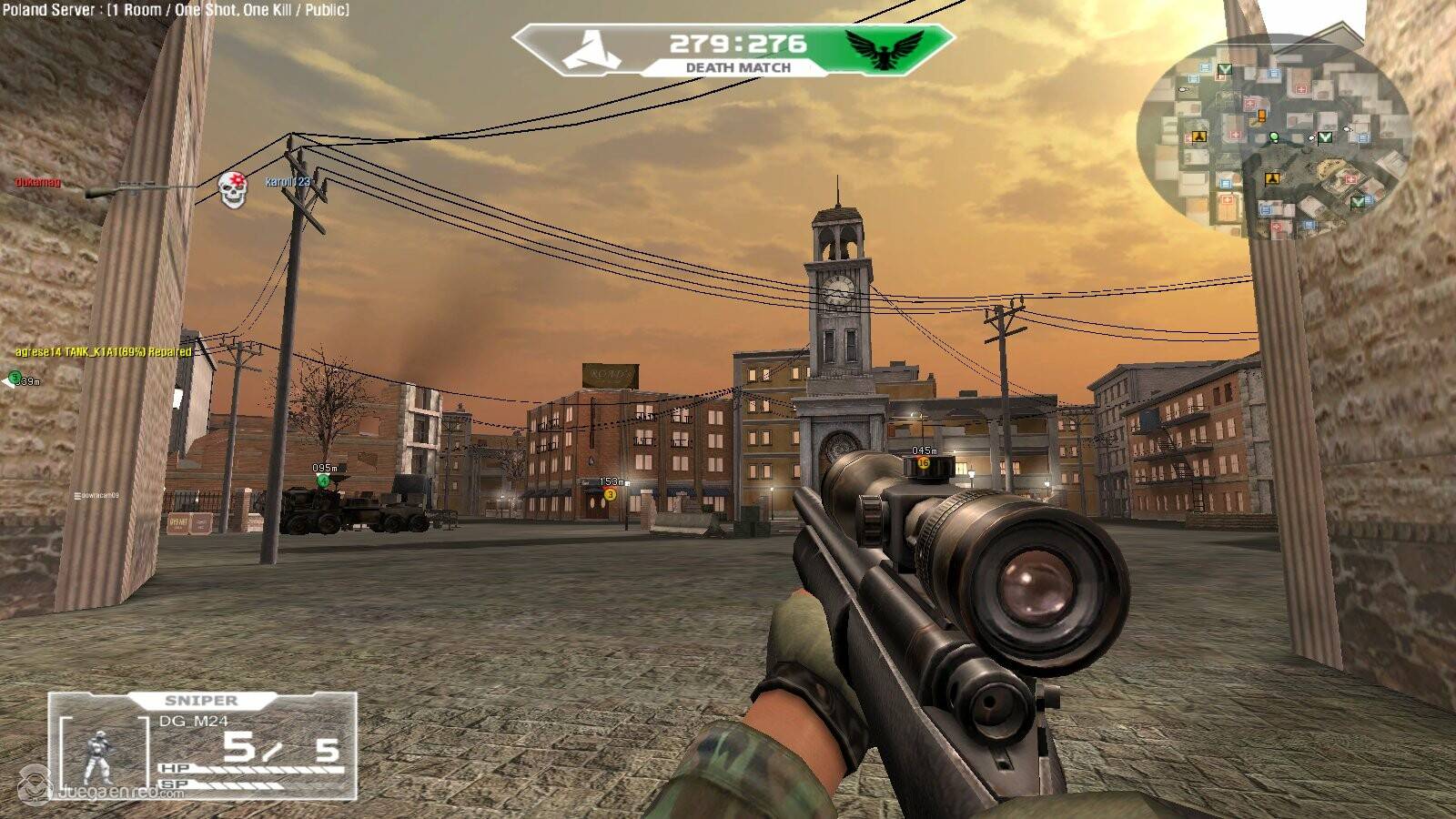Click the skull icon in the kill feed

tap(233, 189)
